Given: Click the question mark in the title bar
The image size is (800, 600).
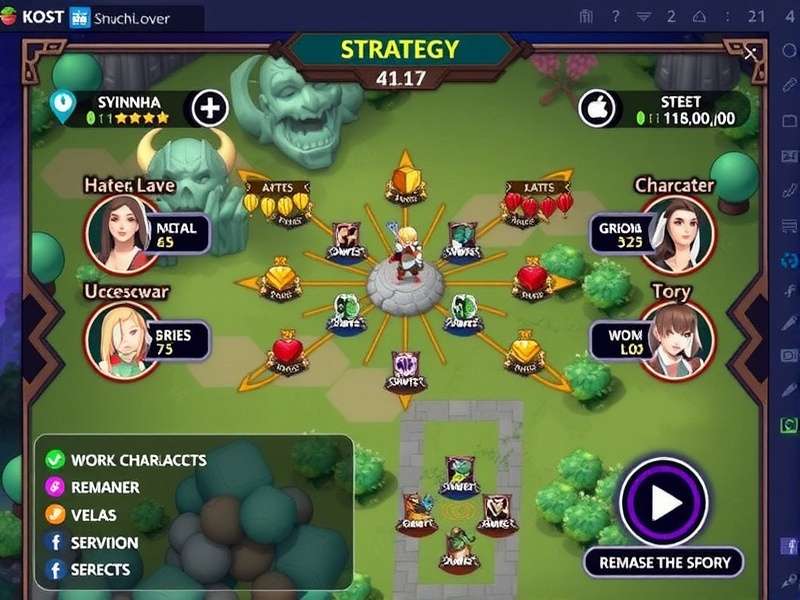Looking at the screenshot, I should pyautogui.click(x=617, y=16).
